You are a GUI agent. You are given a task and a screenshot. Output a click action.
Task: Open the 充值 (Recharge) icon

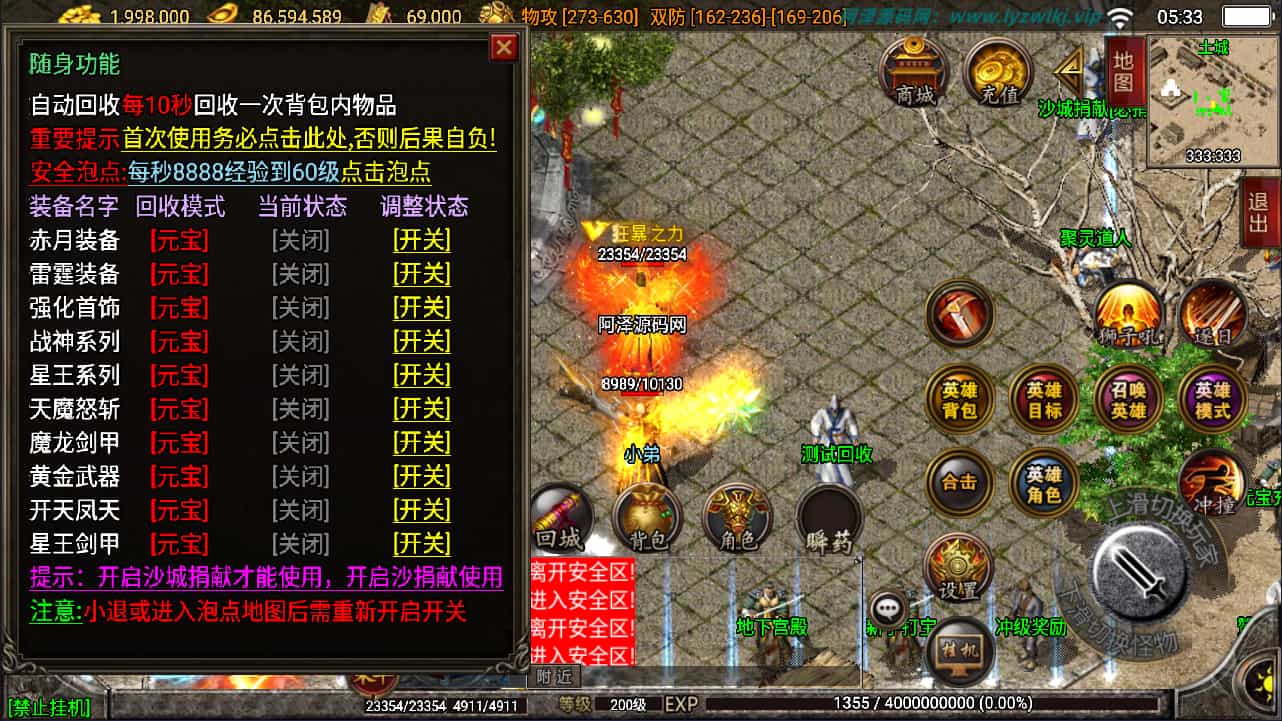[997, 70]
